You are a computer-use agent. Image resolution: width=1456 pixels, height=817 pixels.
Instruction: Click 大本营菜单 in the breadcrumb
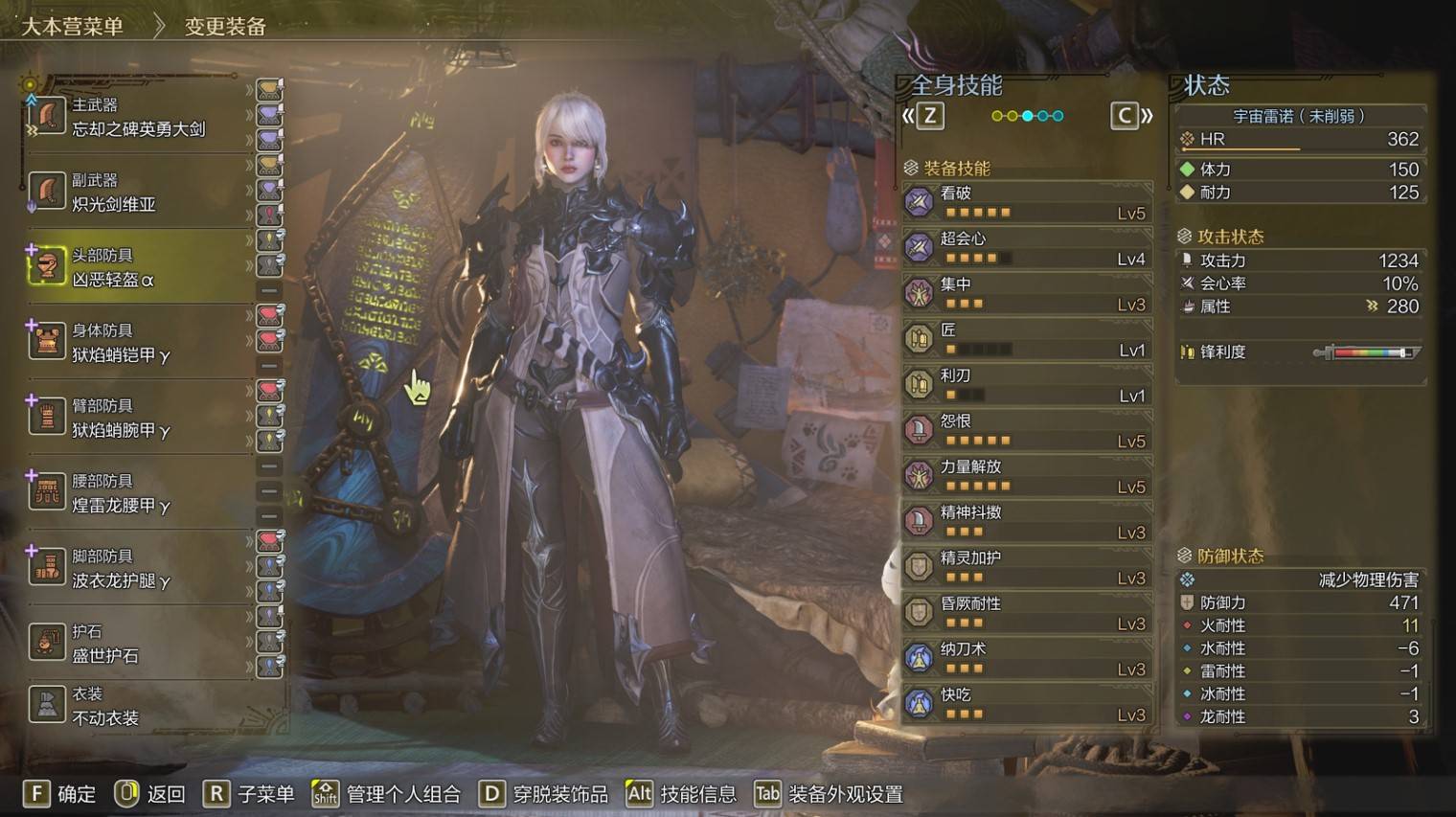(73, 26)
